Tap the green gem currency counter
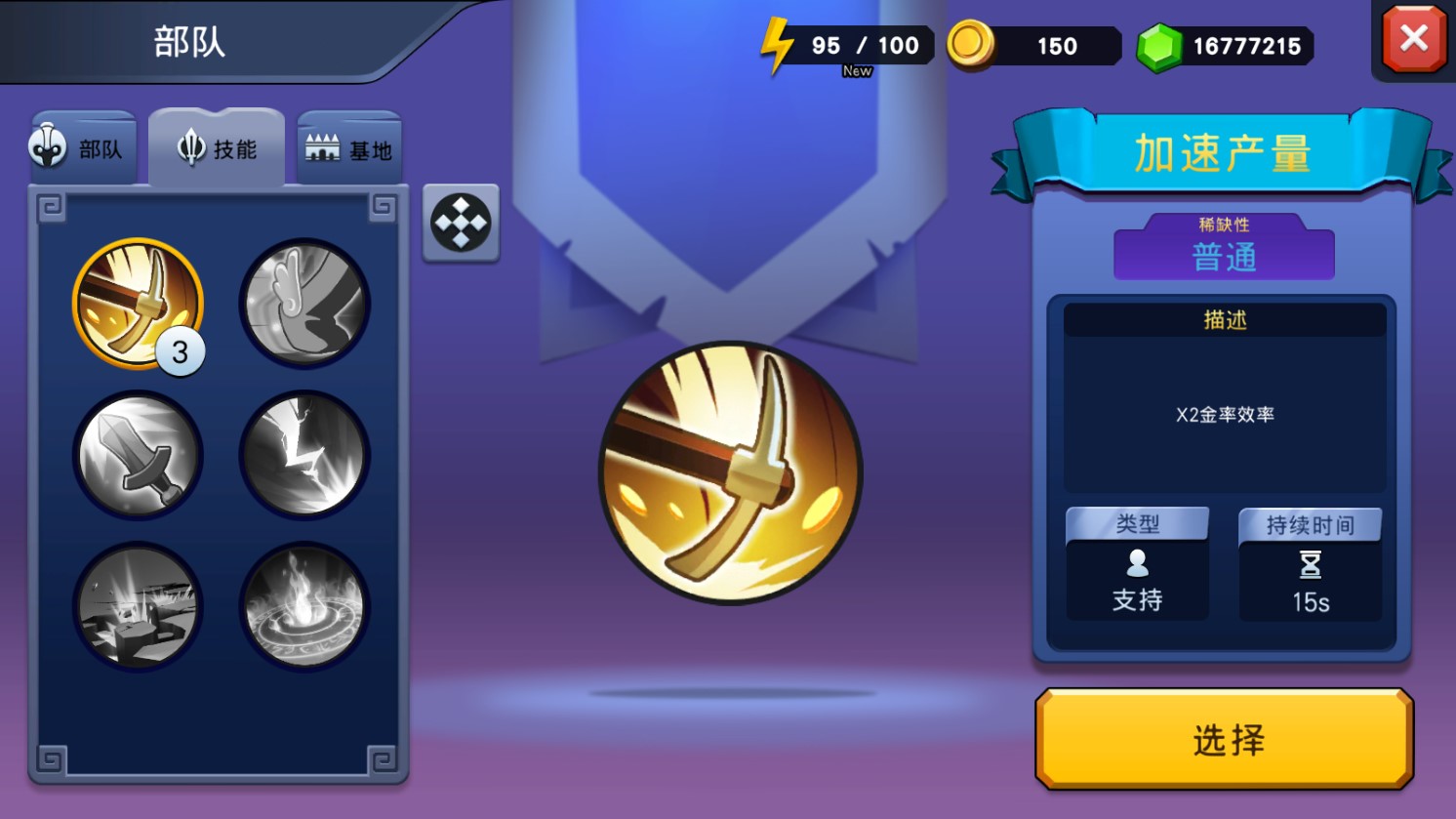This screenshot has height=819, width=1456. click(1226, 46)
